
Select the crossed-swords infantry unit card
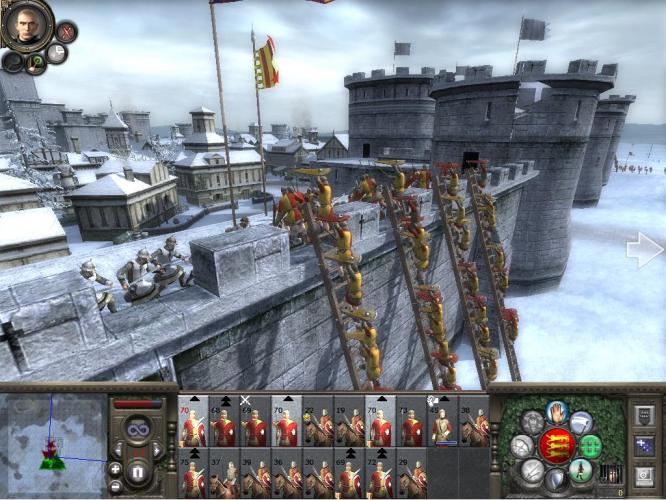pyautogui.click(x=254, y=424)
